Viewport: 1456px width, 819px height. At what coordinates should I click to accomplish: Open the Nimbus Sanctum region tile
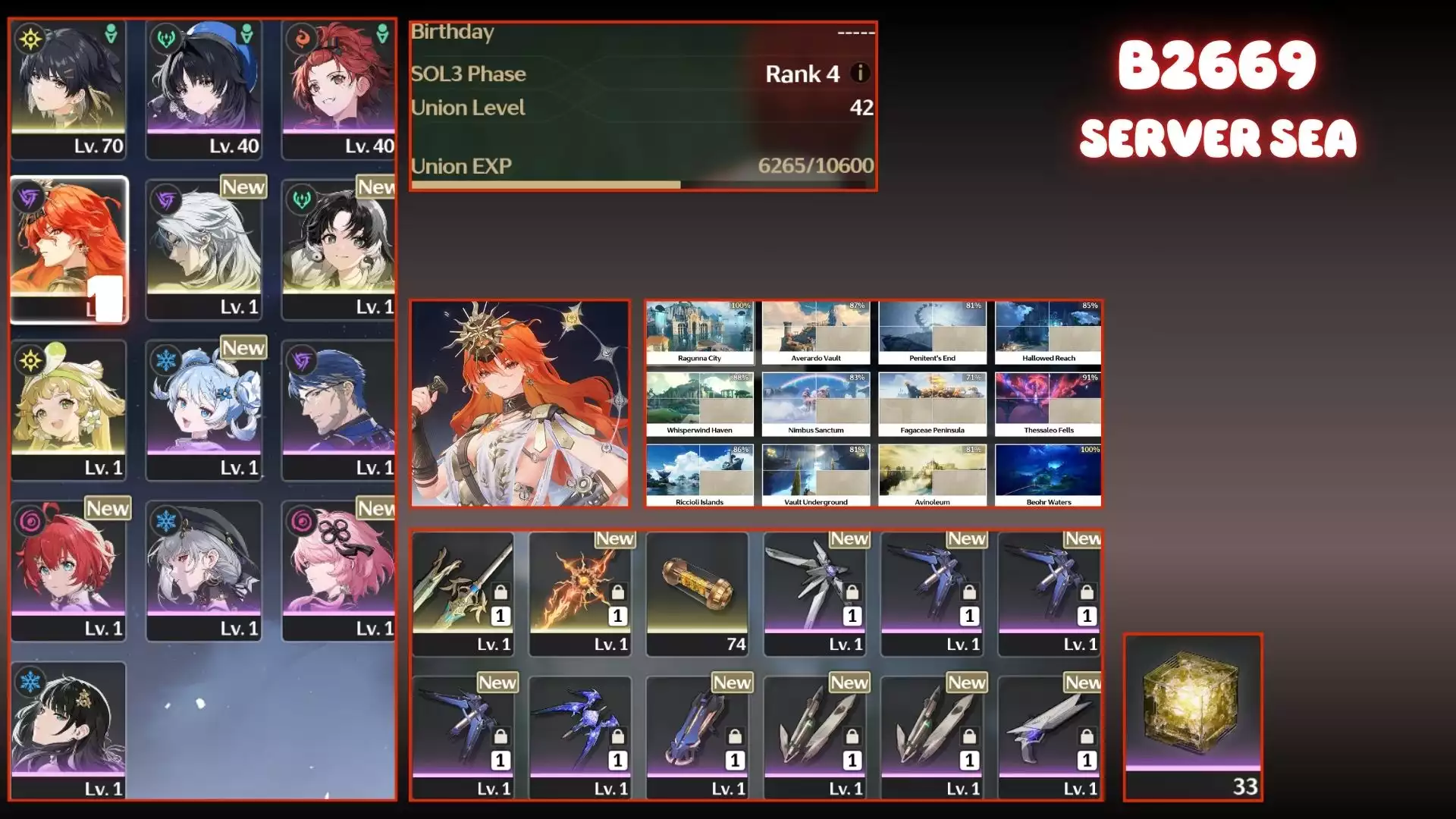(x=816, y=405)
